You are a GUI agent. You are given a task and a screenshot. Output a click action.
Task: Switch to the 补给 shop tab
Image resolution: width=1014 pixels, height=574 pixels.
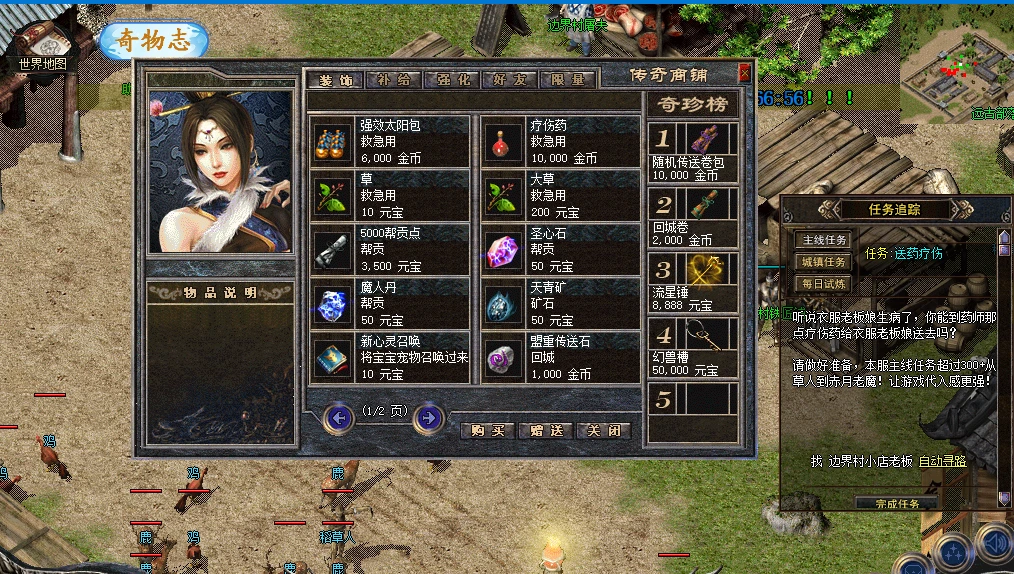[394, 80]
